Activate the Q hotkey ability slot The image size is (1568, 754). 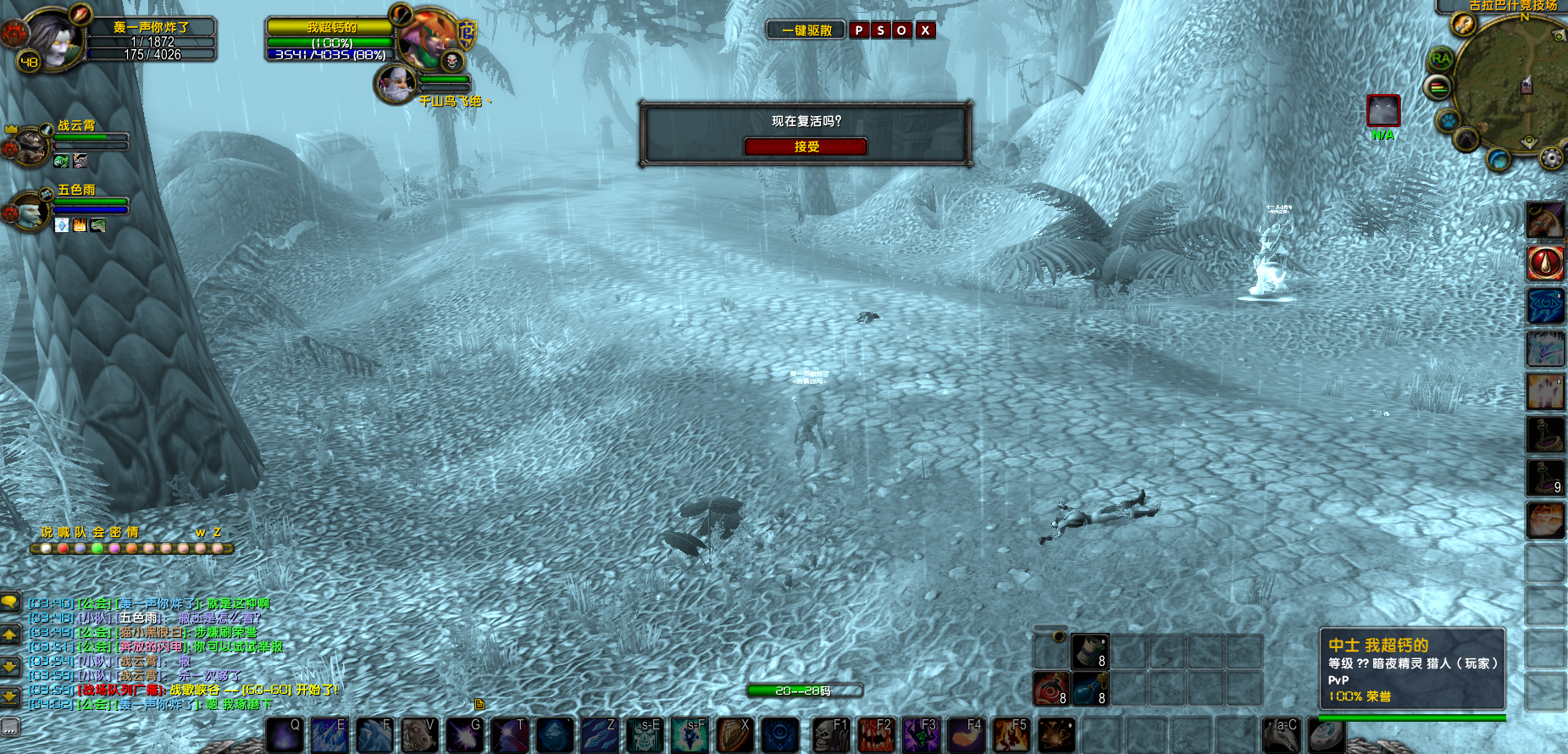click(x=285, y=735)
